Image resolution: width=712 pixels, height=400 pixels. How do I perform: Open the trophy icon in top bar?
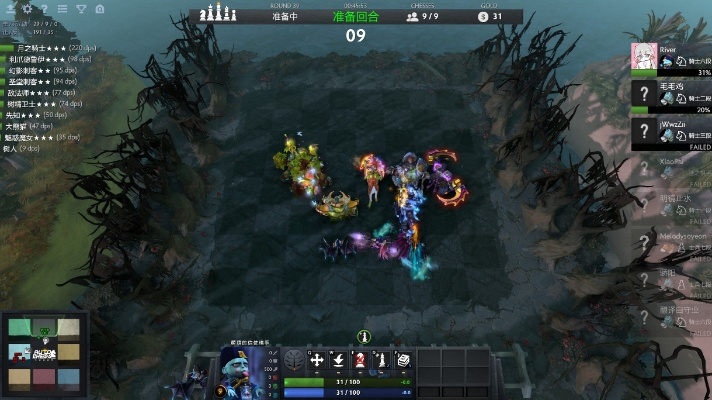81,8
